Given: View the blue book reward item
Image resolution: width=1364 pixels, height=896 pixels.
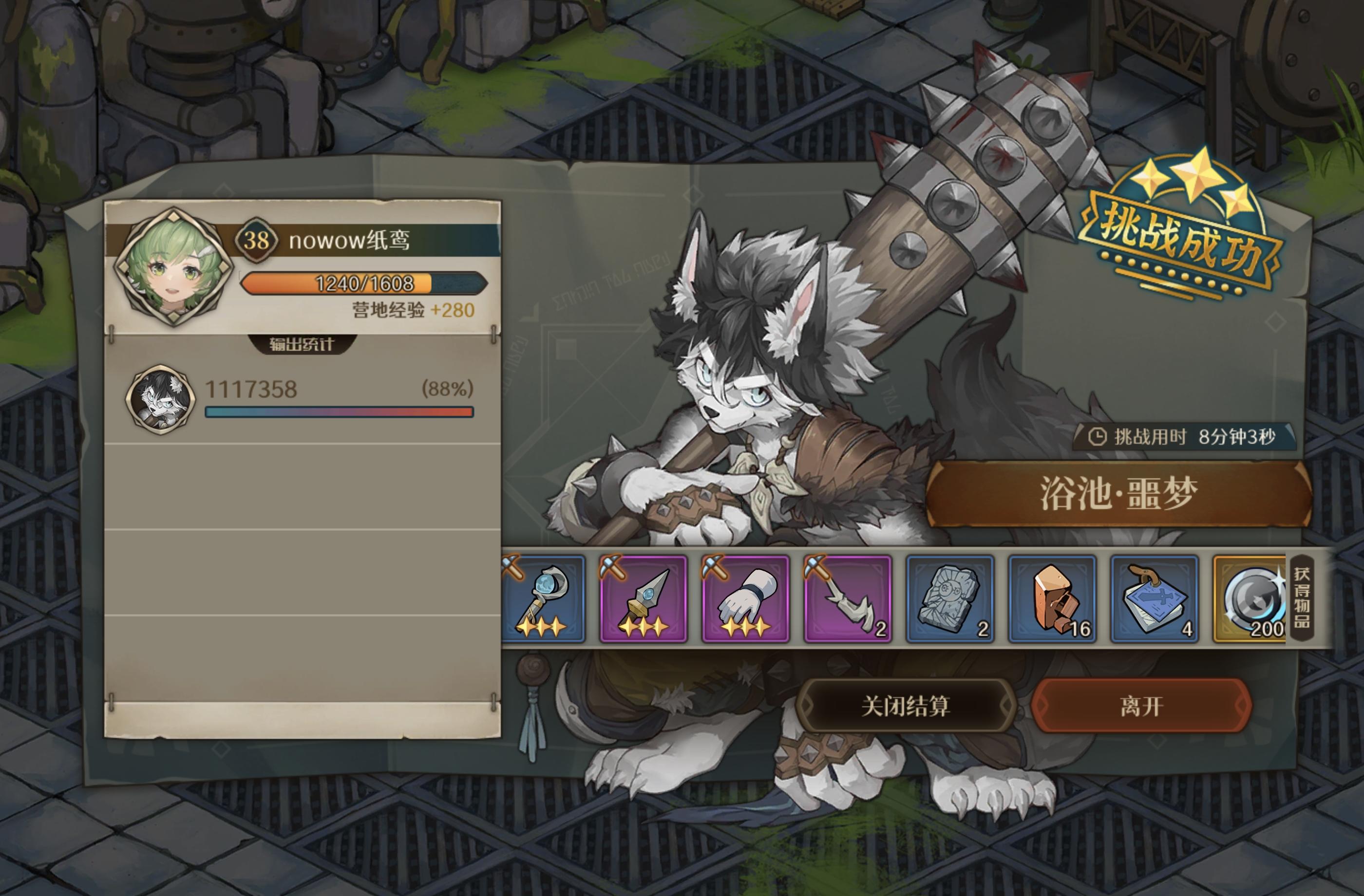Looking at the screenshot, I should coord(1154,598).
